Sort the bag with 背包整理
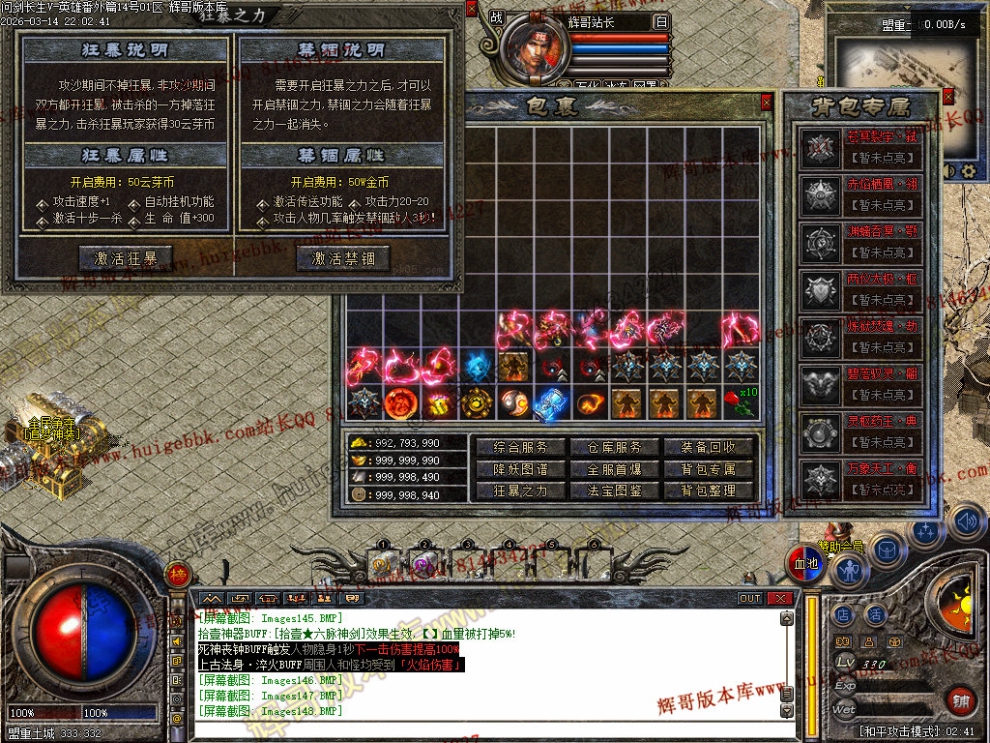Image resolution: width=990 pixels, height=743 pixels. coord(708,491)
